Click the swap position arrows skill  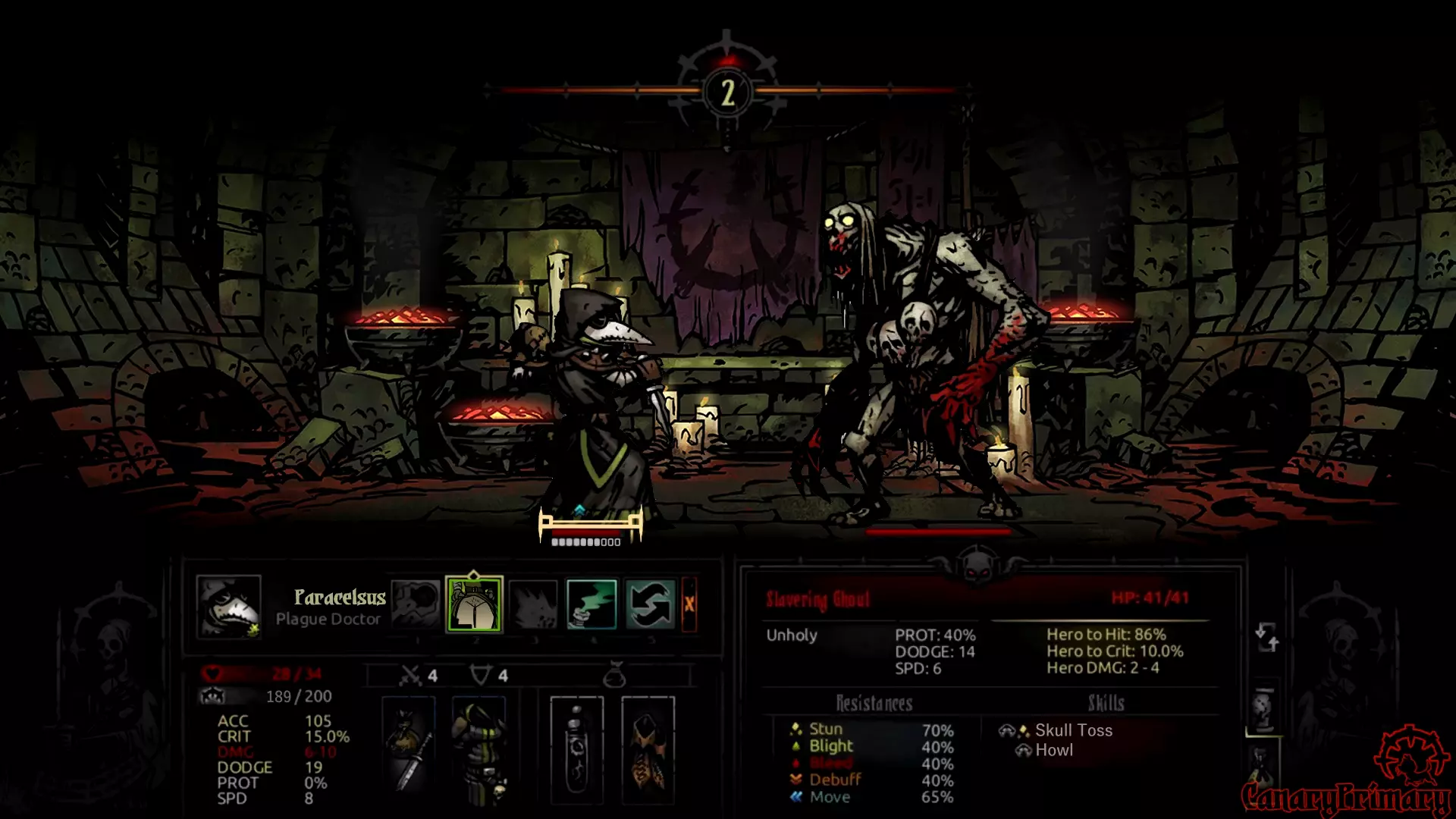coord(650,604)
